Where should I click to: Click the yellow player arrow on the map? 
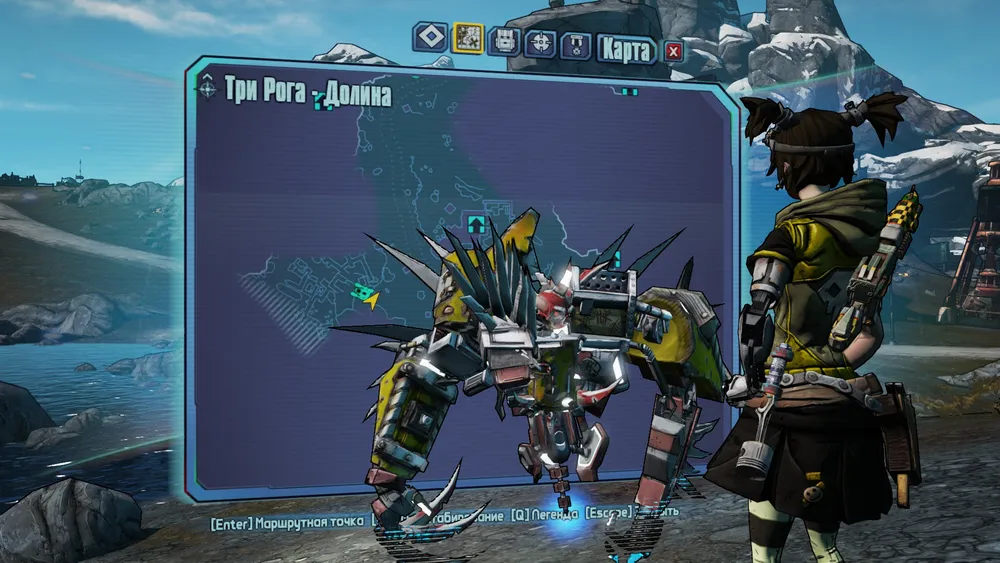point(372,299)
